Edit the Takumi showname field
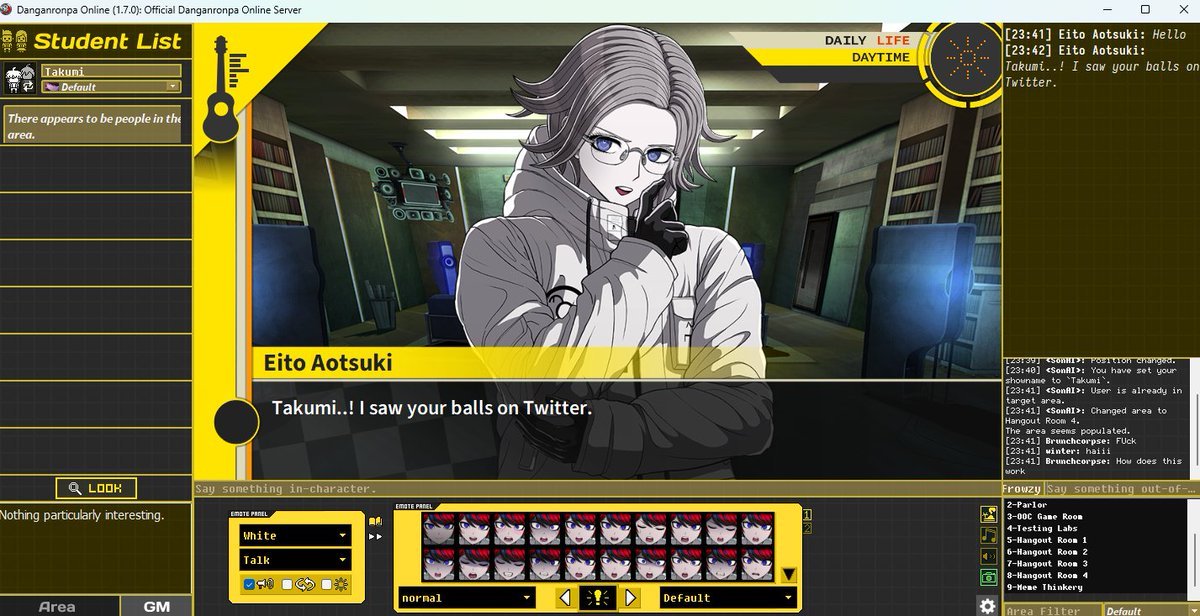This screenshot has width=1200, height=616. tap(110, 72)
